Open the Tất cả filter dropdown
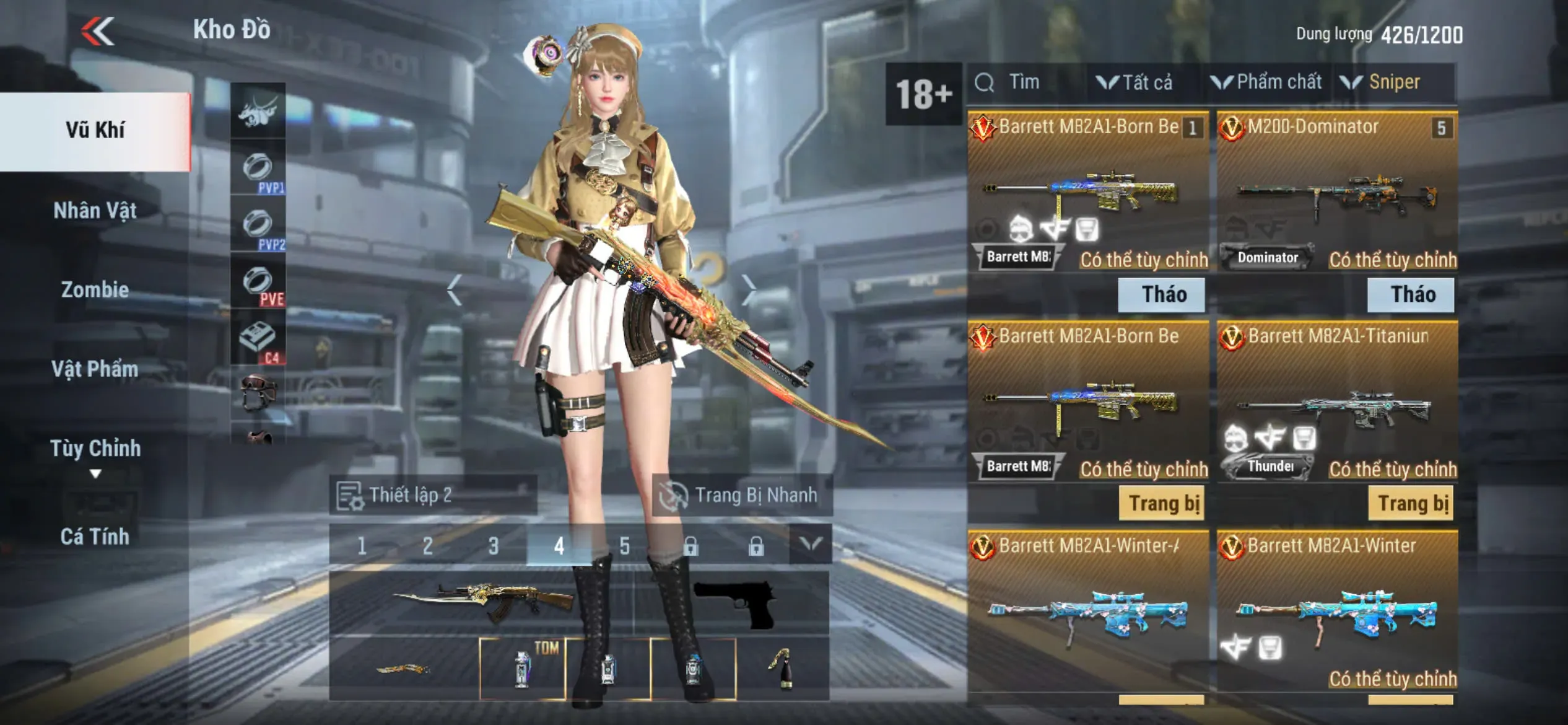Image resolution: width=1568 pixels, height=725 pixels. tap(1136, 82)
